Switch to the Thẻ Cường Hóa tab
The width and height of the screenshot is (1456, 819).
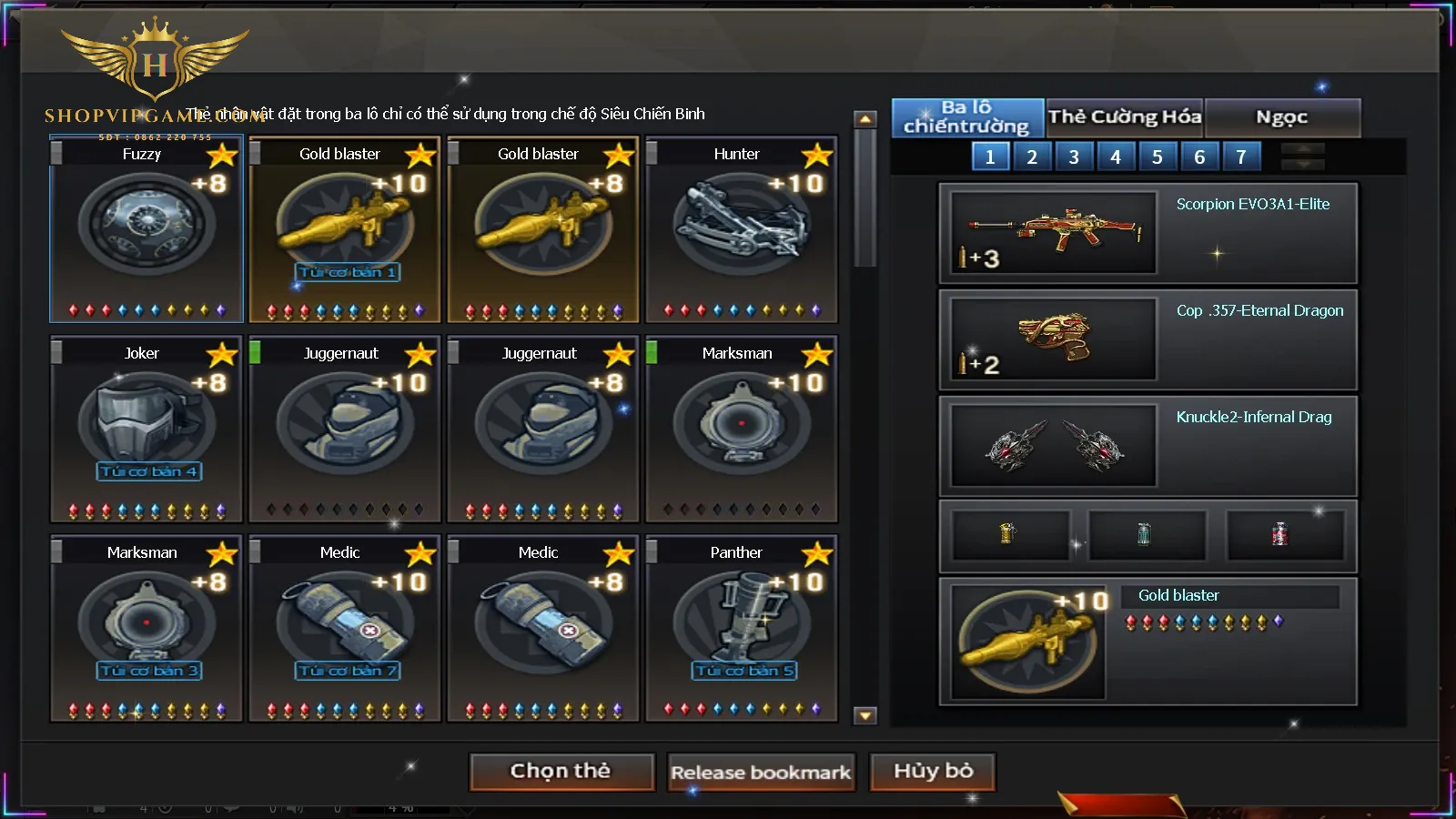tap(1125, 117)
